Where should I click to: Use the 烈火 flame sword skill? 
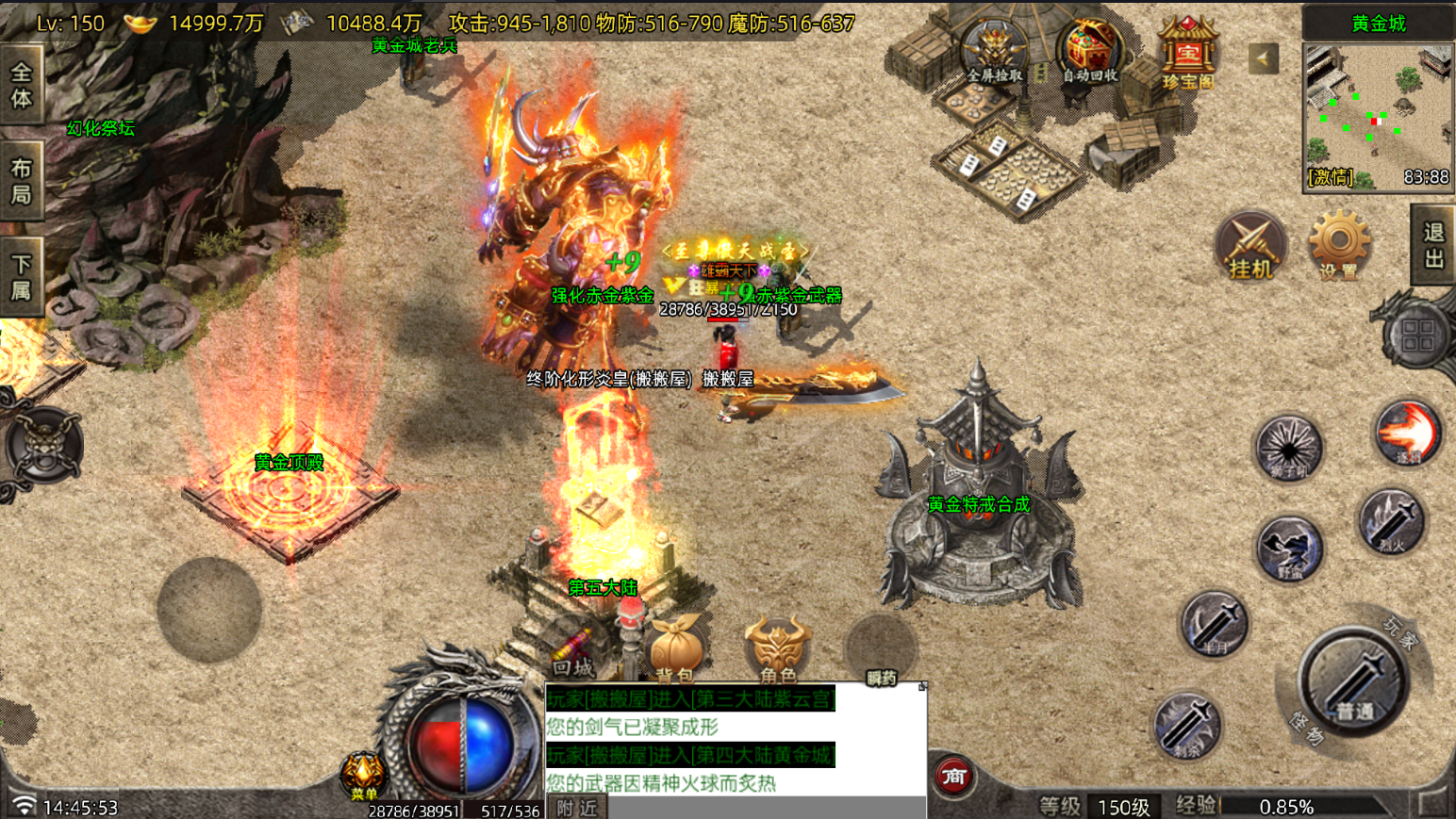click(1391, 521)
